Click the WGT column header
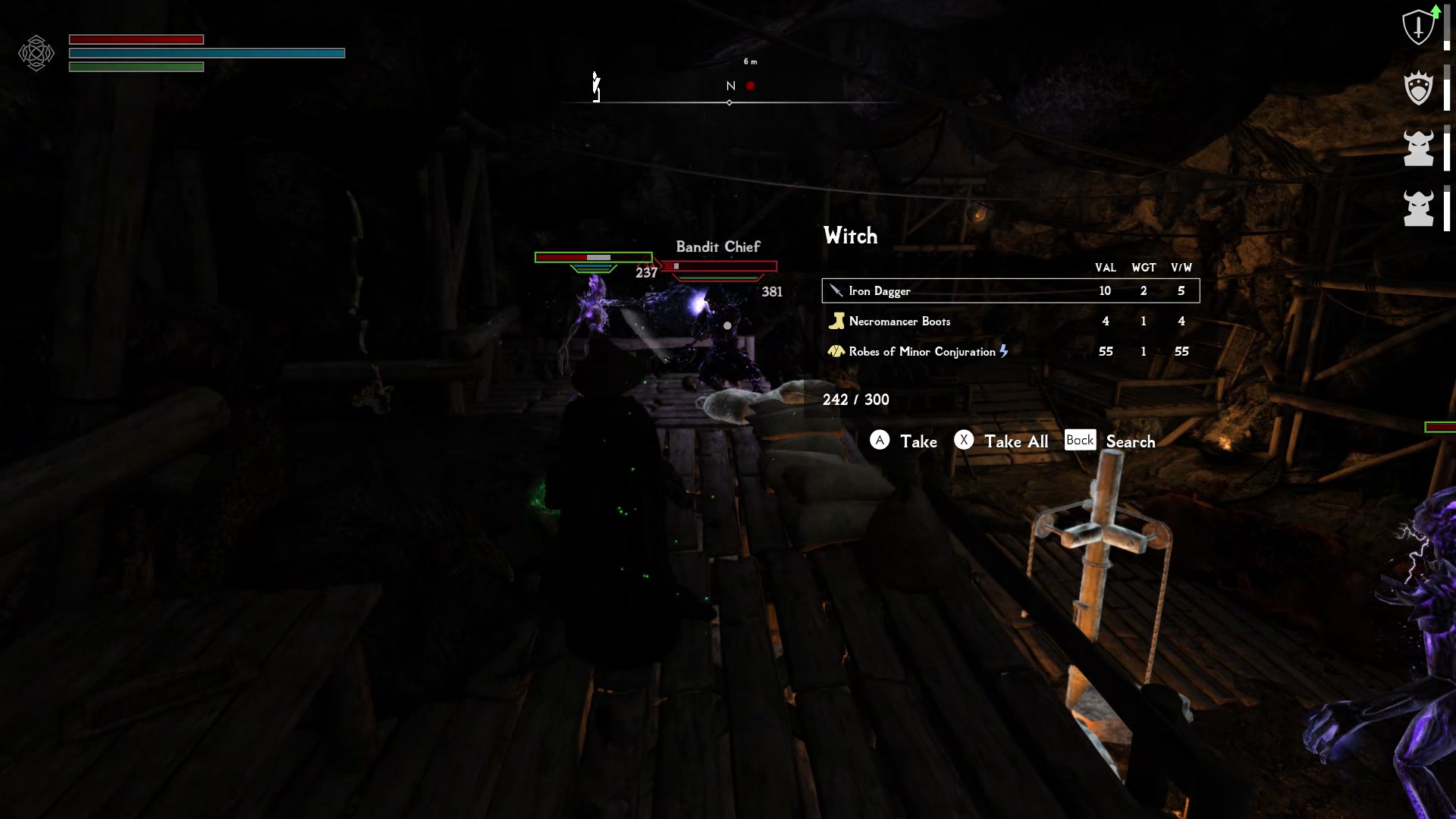 pyautogui.click(x=1144, y=268)
